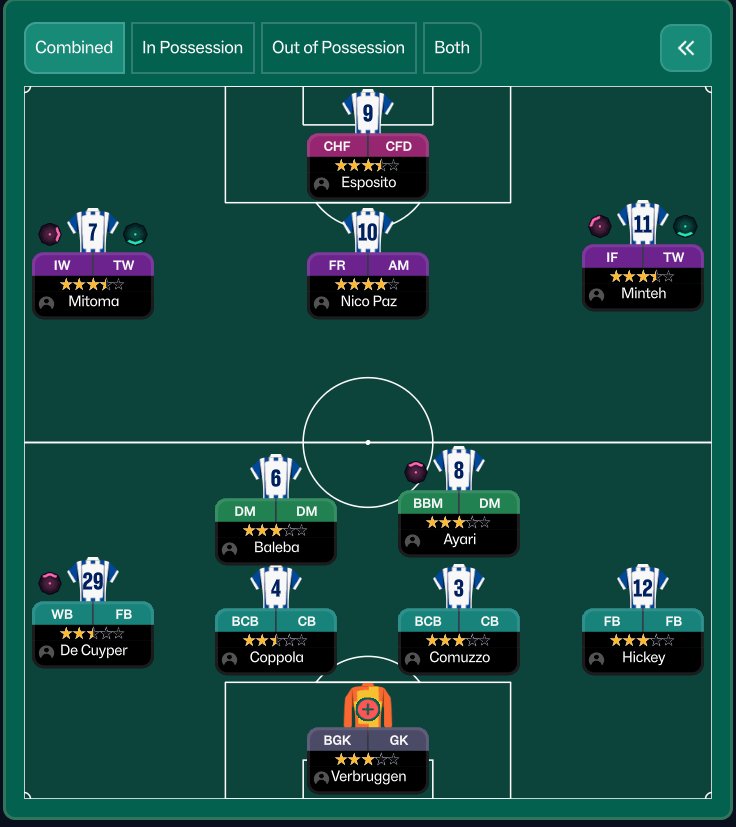The width and height of the screenshot is (736, 827).
Task: Open the In Possession tab
Action: pos(192,48)
